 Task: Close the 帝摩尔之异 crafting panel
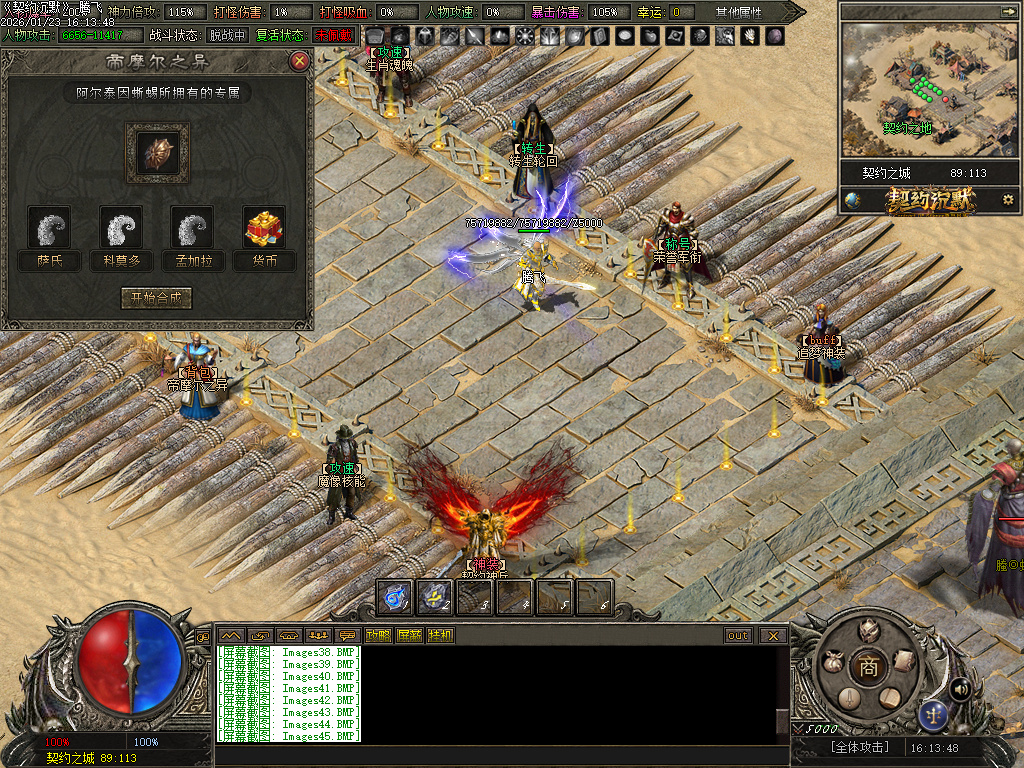(298, 61)
